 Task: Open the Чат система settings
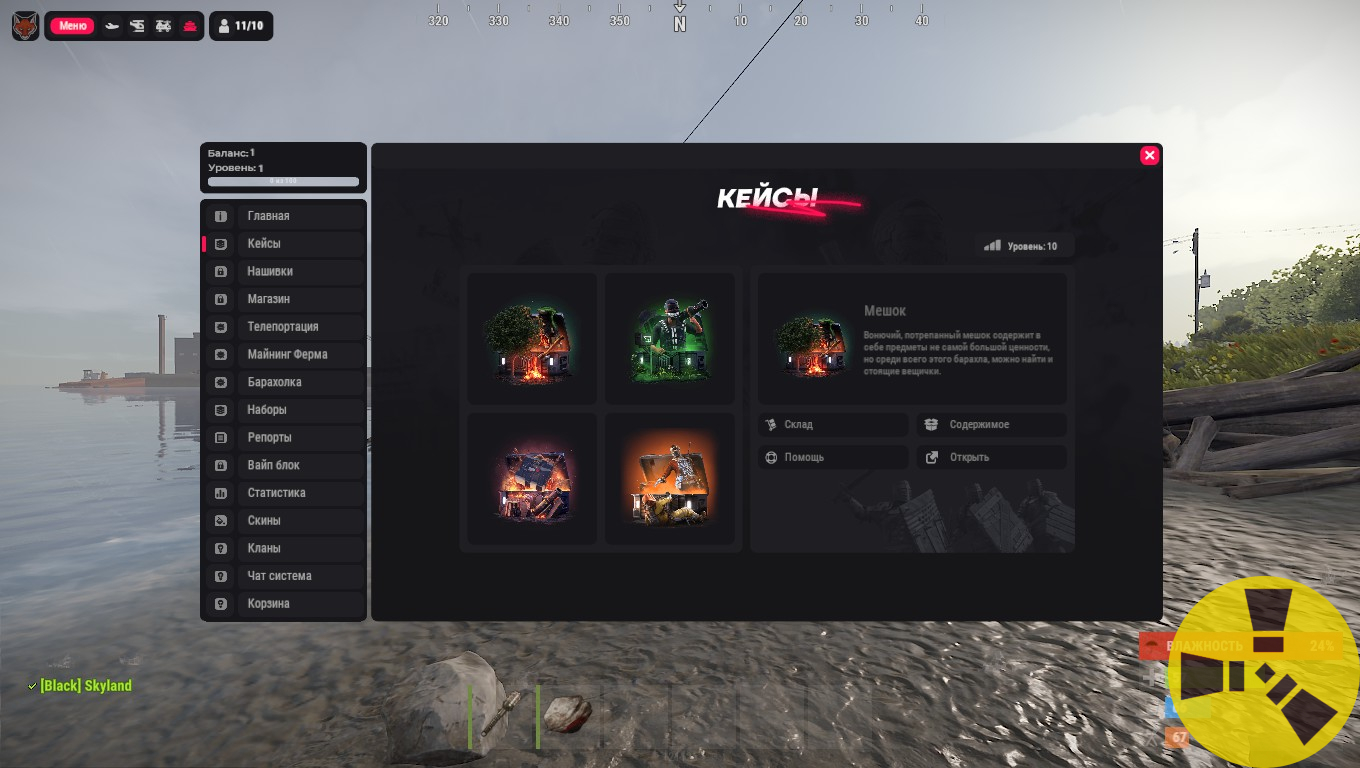pos(284,576)
